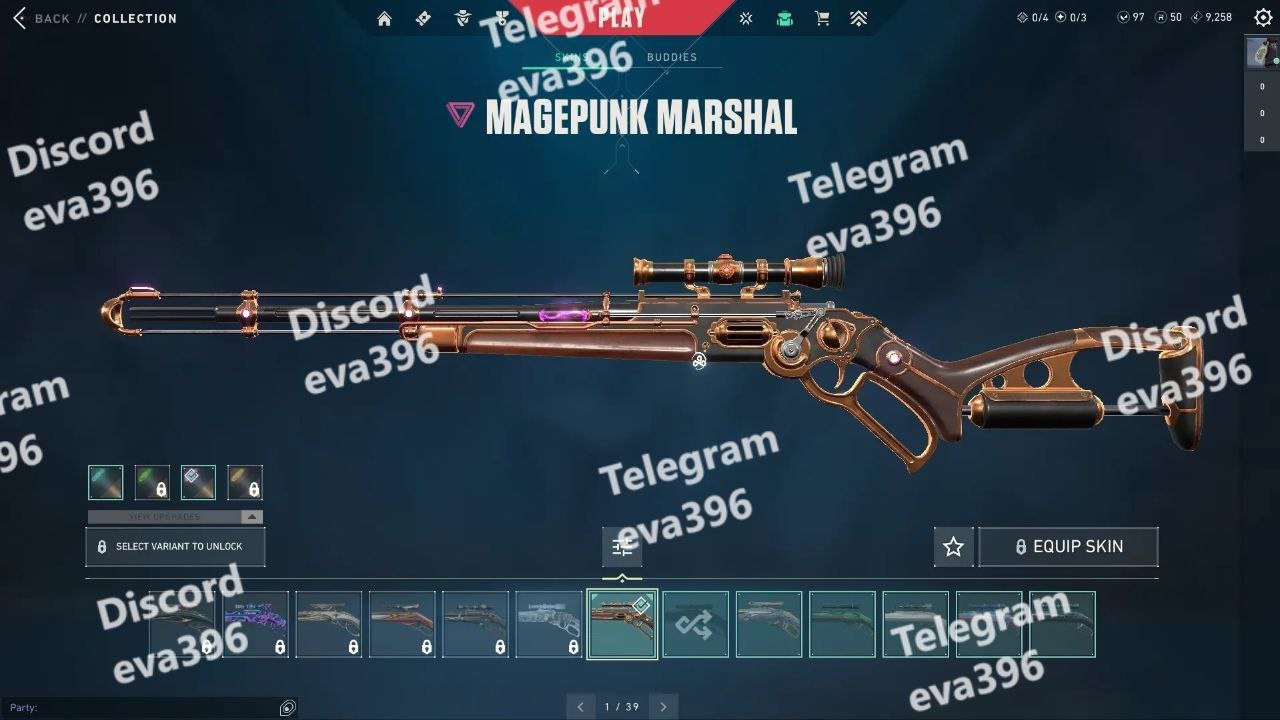Select the green Marshal skin thumbnail
Screen dimensions: 1280x720
tap(842, 625)
